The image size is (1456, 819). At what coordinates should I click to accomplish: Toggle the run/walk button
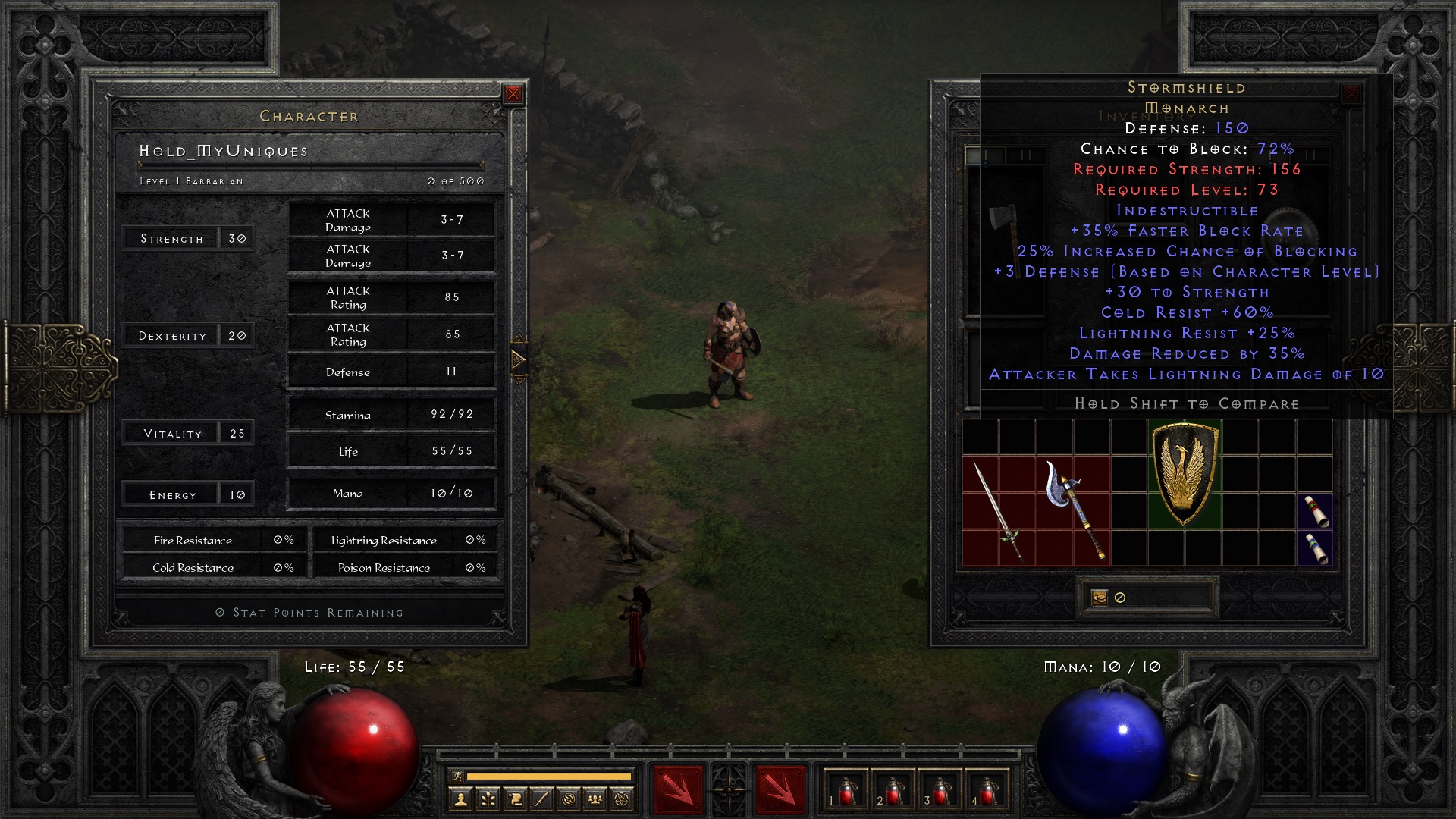point(457,776)
